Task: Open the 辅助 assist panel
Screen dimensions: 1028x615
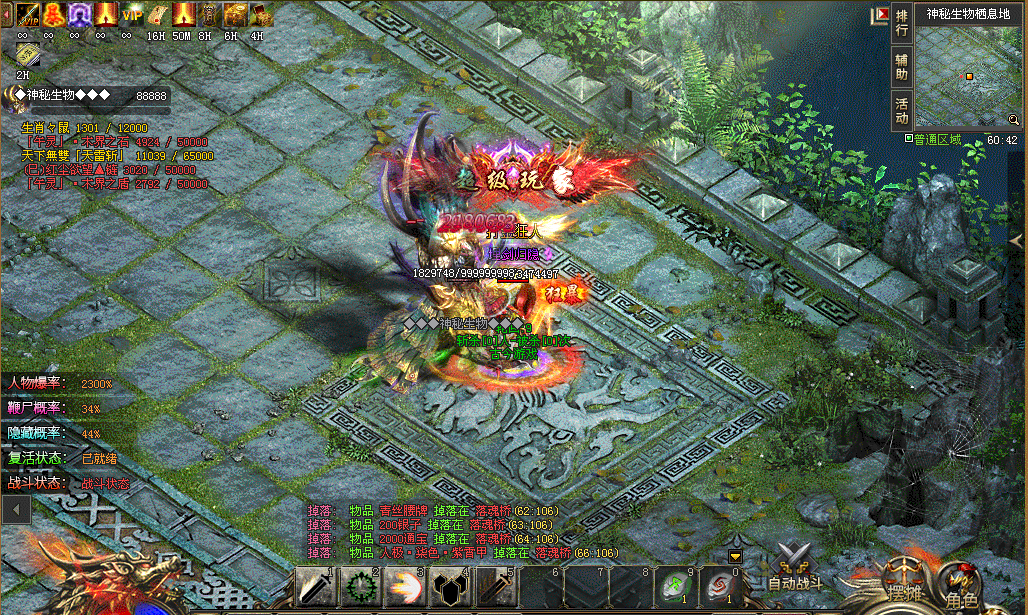Action: pyautogui.click(x=902, y=66)
